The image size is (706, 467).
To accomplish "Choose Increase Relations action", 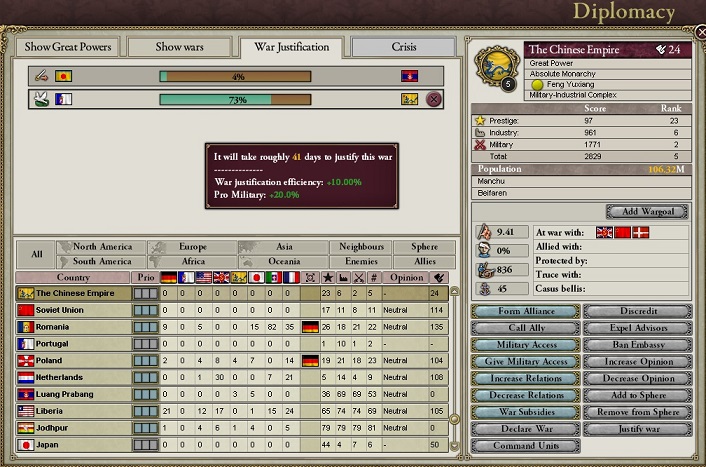I will [x=525, y=379].
